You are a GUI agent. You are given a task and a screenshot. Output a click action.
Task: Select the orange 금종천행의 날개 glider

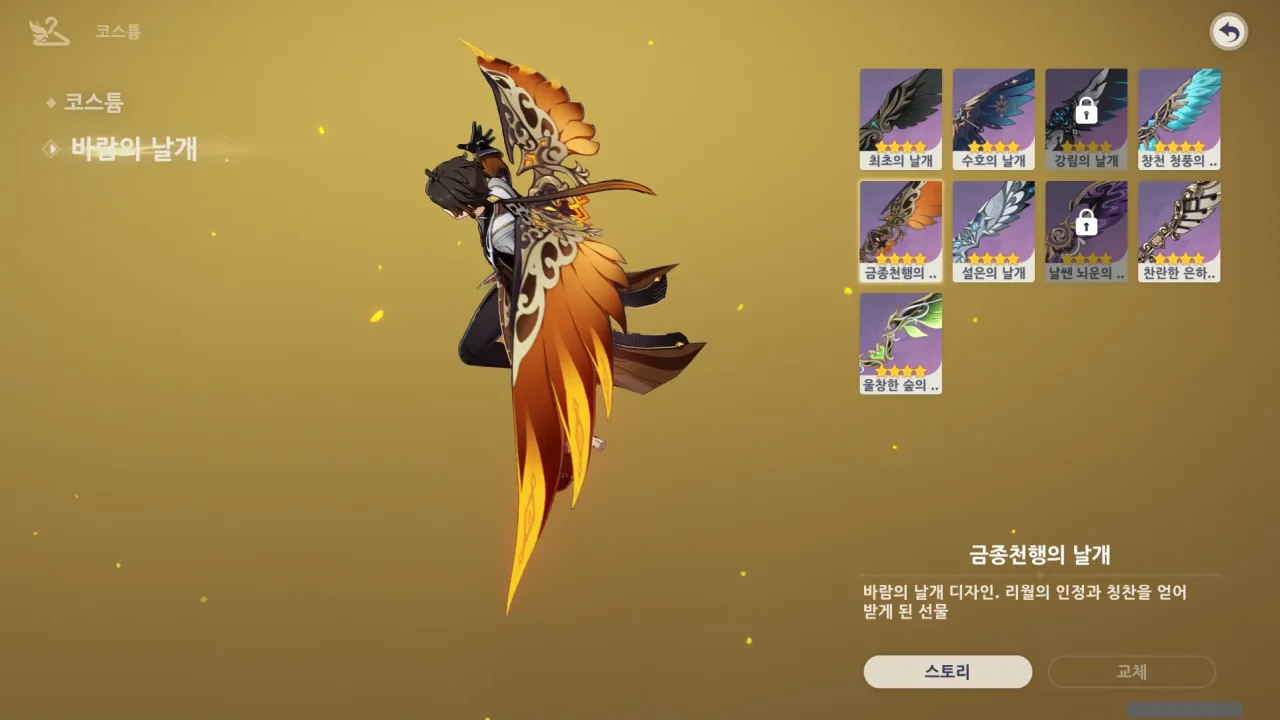[x=901, y=231]
